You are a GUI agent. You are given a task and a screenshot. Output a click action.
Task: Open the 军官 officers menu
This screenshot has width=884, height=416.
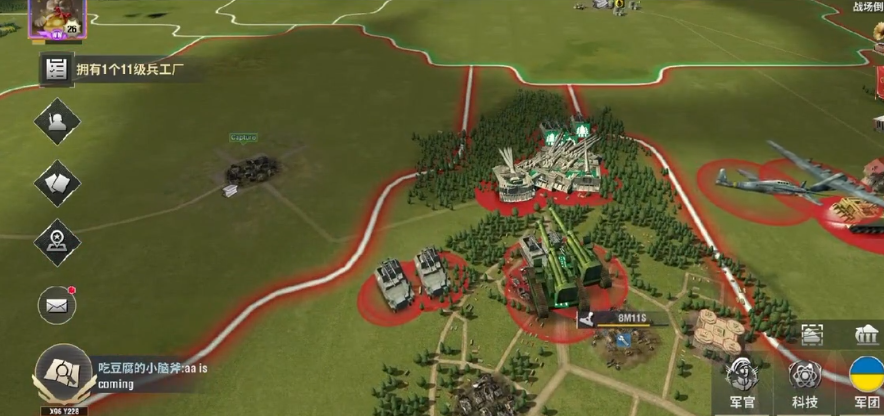tap(741, 383)
